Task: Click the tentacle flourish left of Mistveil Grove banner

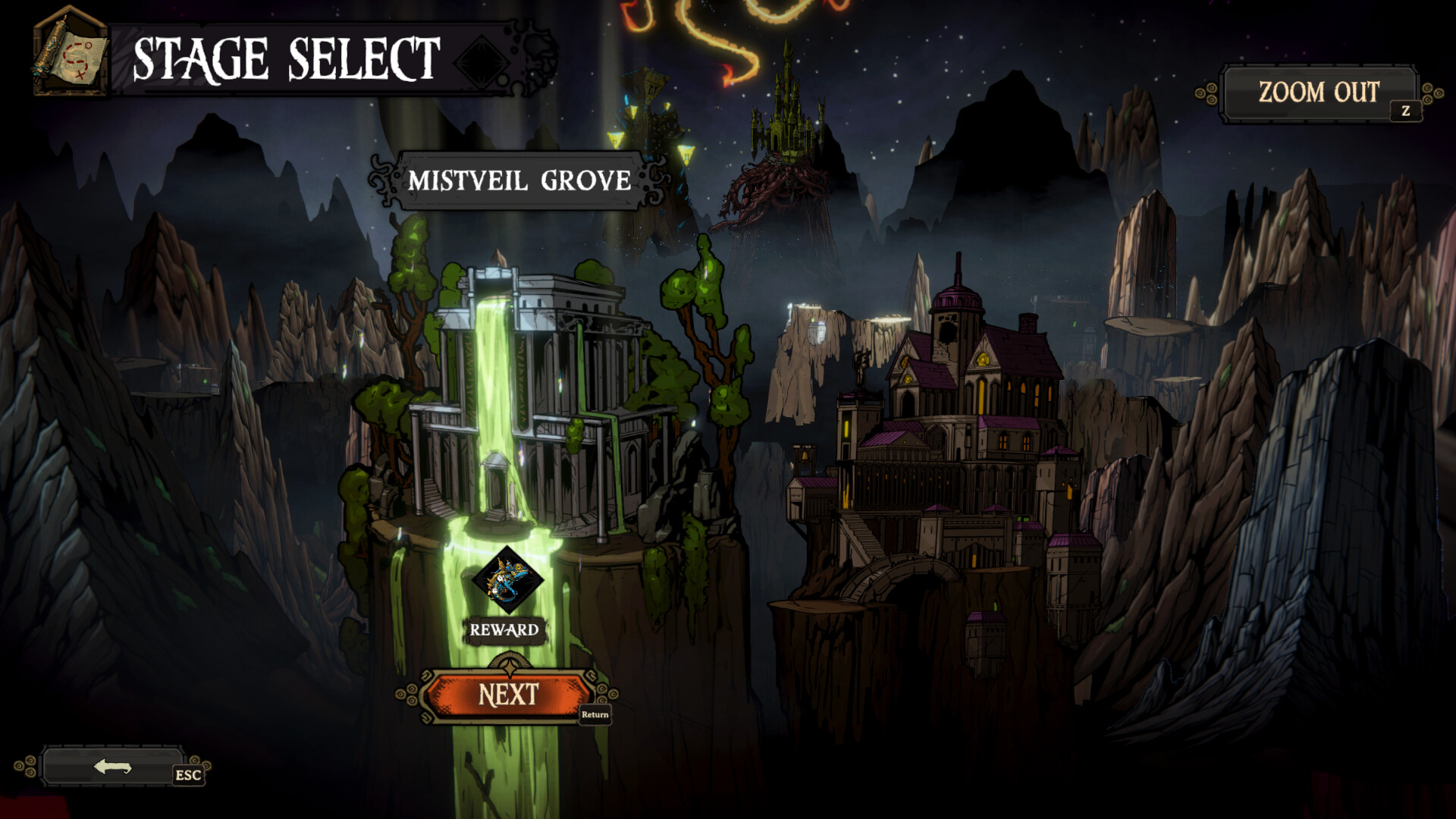Action: [383, 180]
